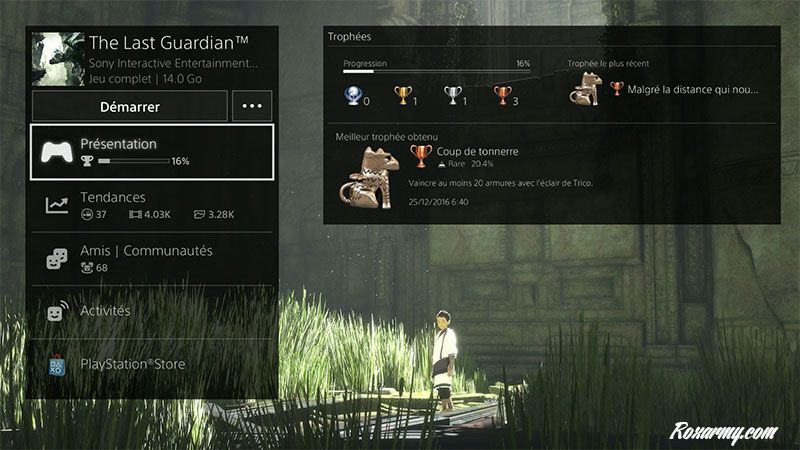Start the game with Démarrer
Image resolution: width=800 pixels, height=450 pixels.
point(130,106)
